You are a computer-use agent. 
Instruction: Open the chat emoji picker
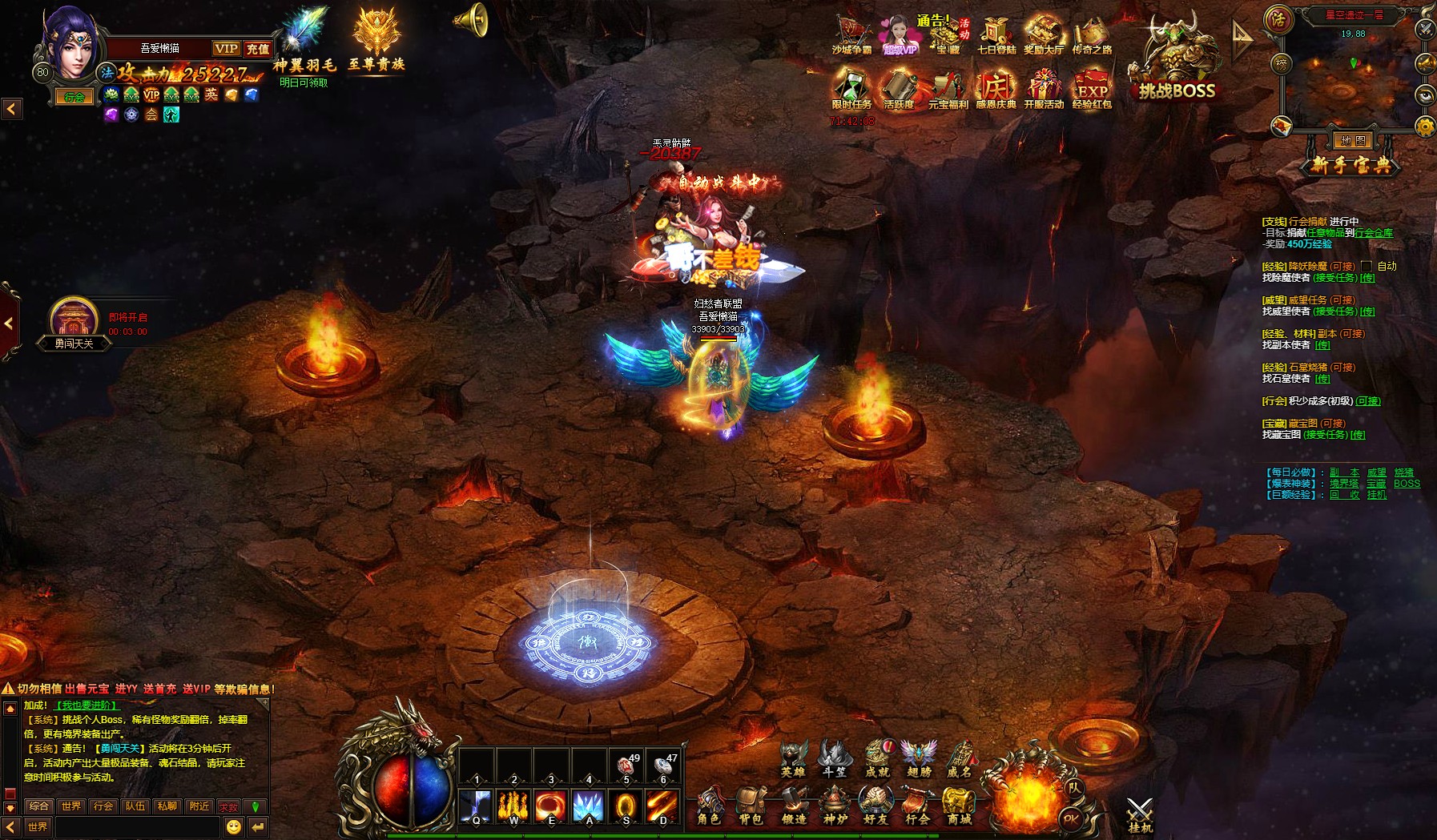pos(234,826)
